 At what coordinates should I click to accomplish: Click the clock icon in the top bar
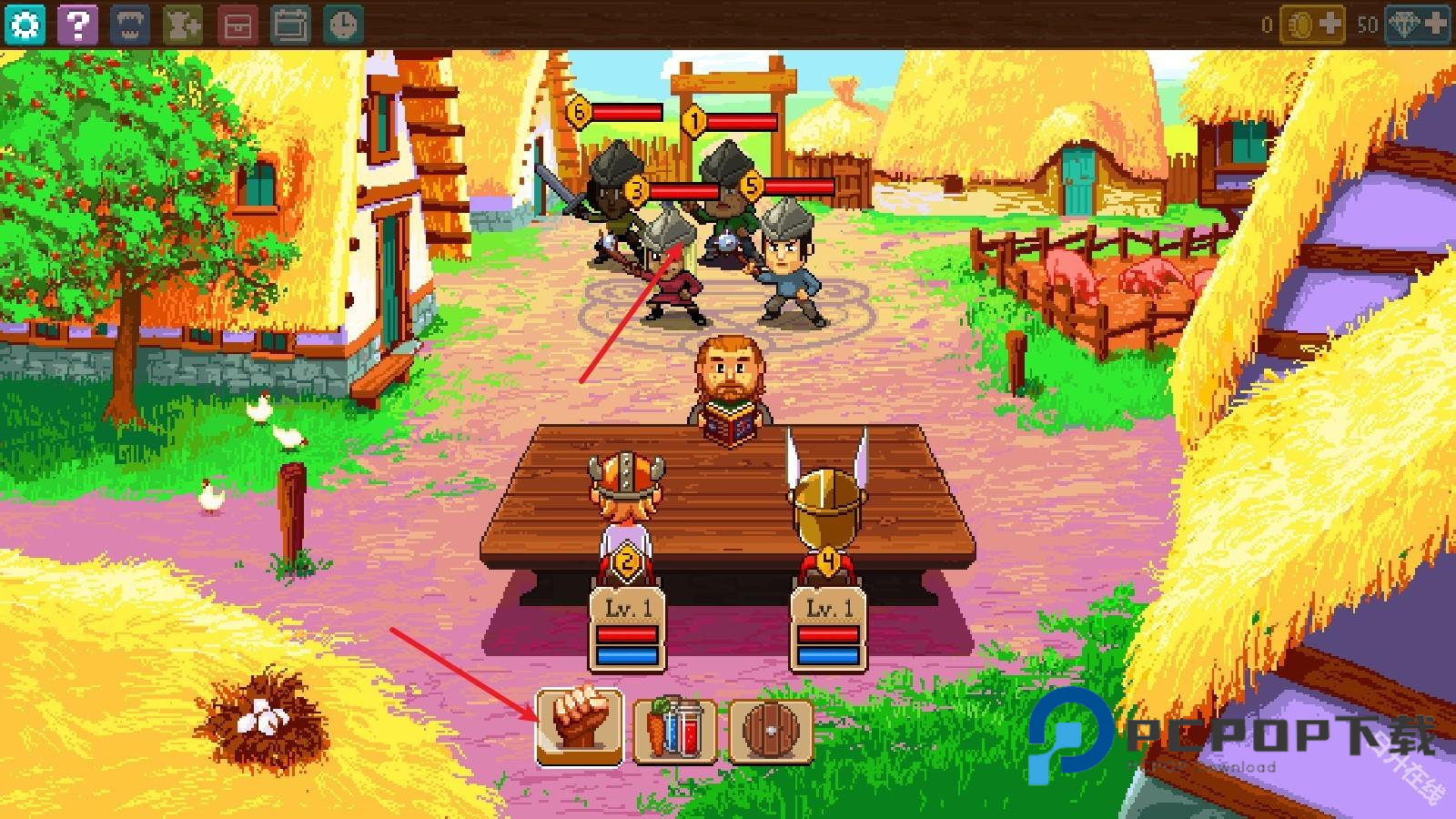(343, 25)
